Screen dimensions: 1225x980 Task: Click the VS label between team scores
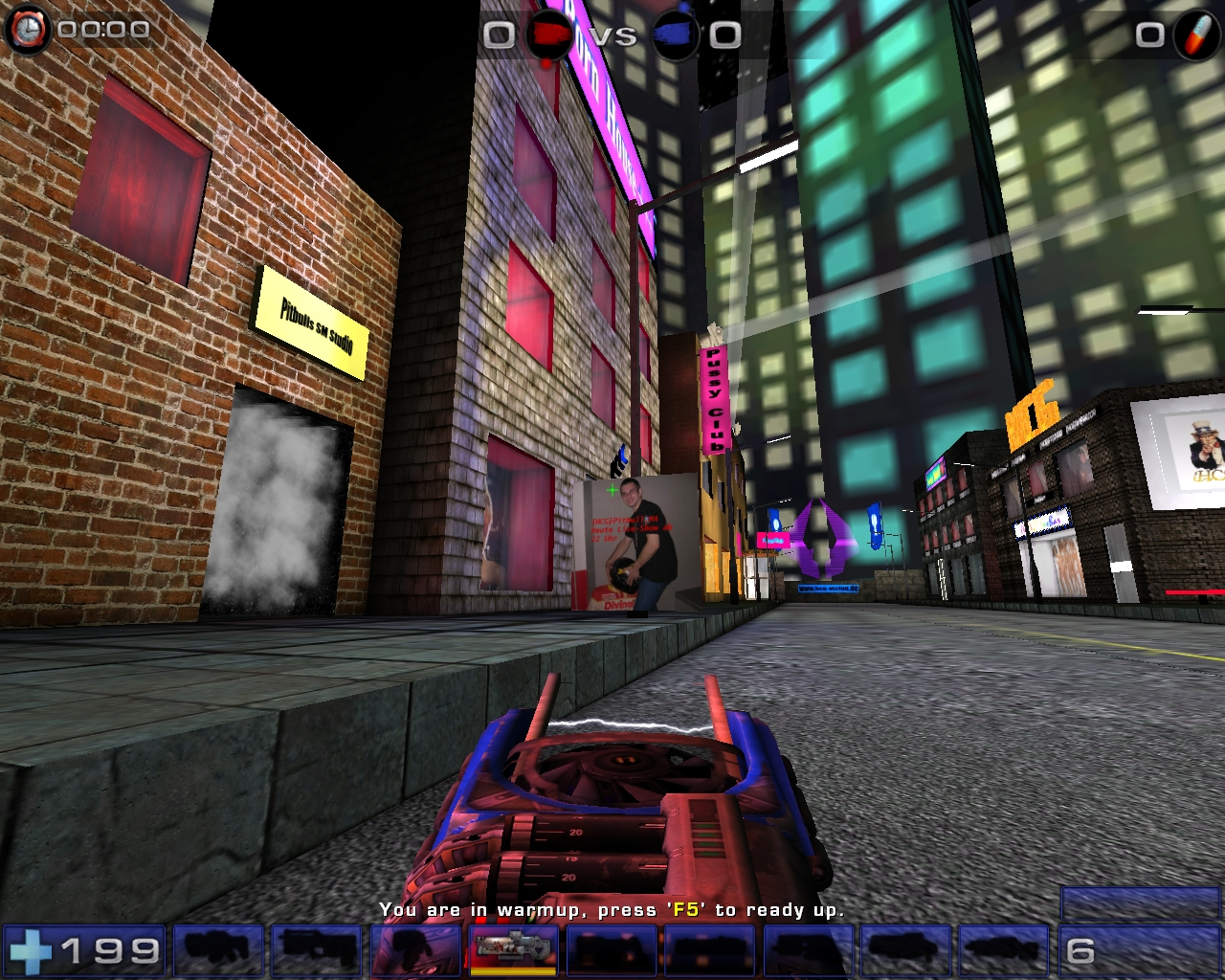(x=615, y=35)
